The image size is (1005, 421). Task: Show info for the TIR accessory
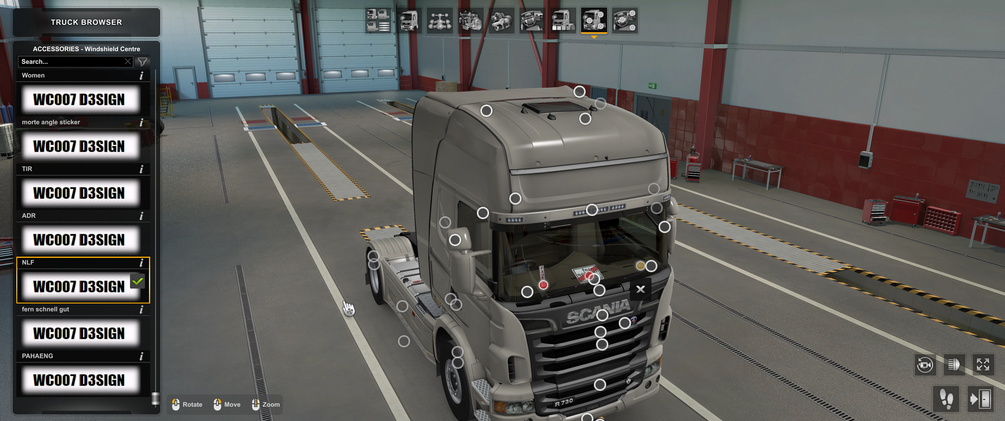(x=141, y=169)
